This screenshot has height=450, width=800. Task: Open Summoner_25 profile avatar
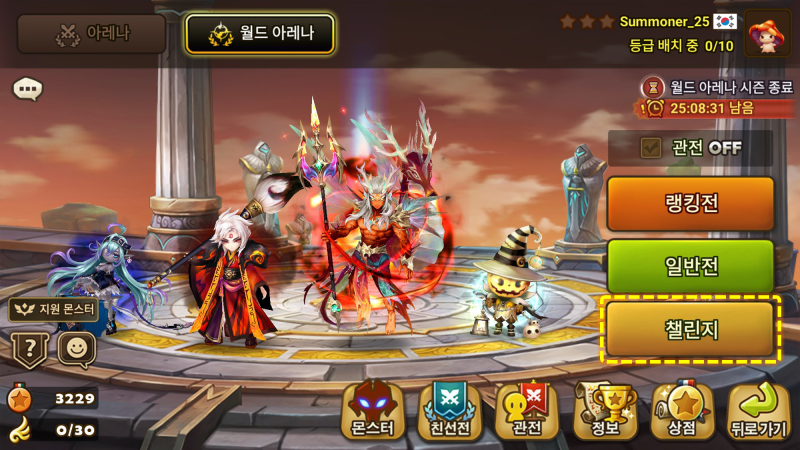pos(768,33)
